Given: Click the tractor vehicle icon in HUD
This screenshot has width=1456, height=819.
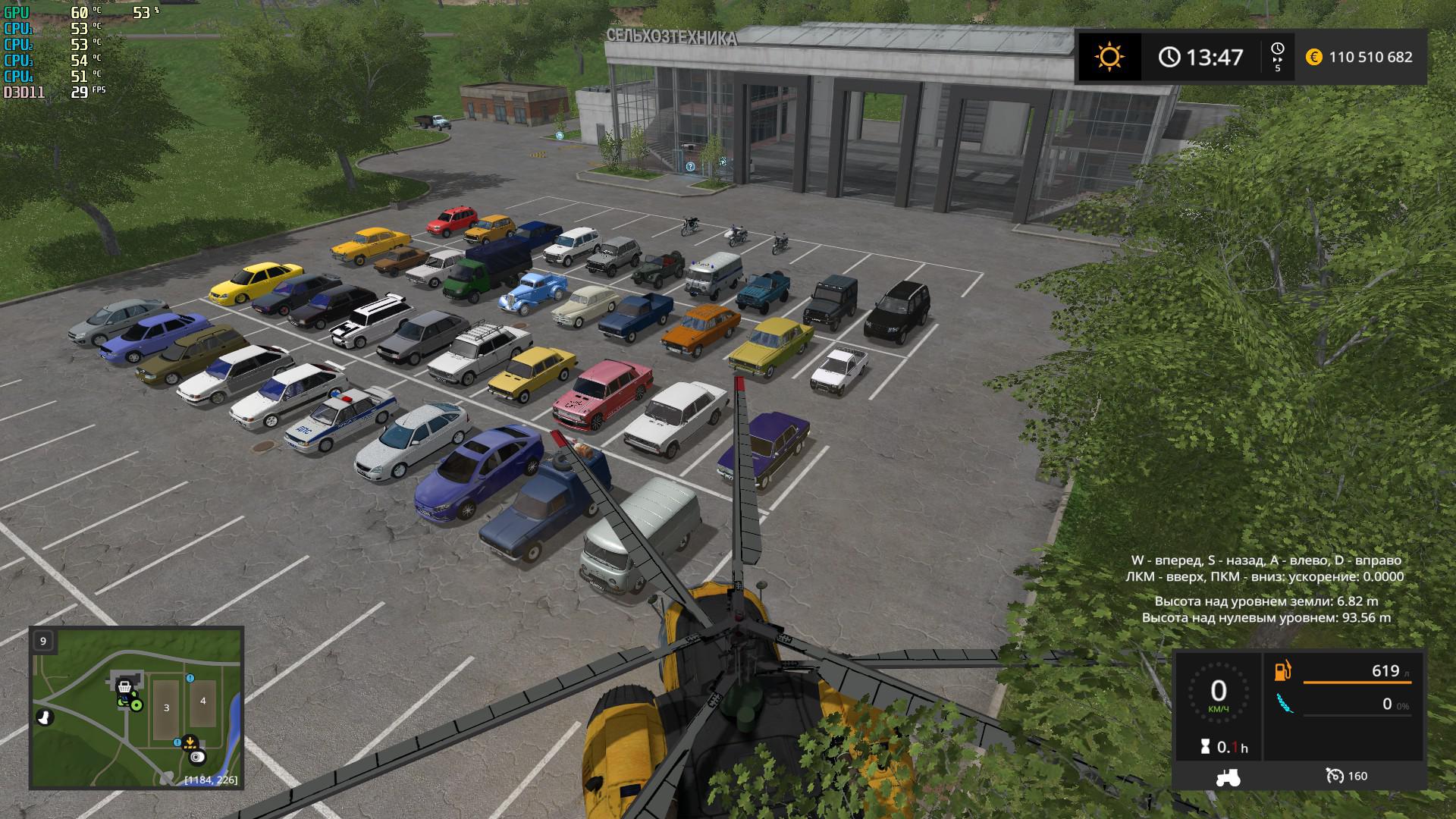Looking at the screenshot, I should pyautogui.click(x=1228, y=777).
